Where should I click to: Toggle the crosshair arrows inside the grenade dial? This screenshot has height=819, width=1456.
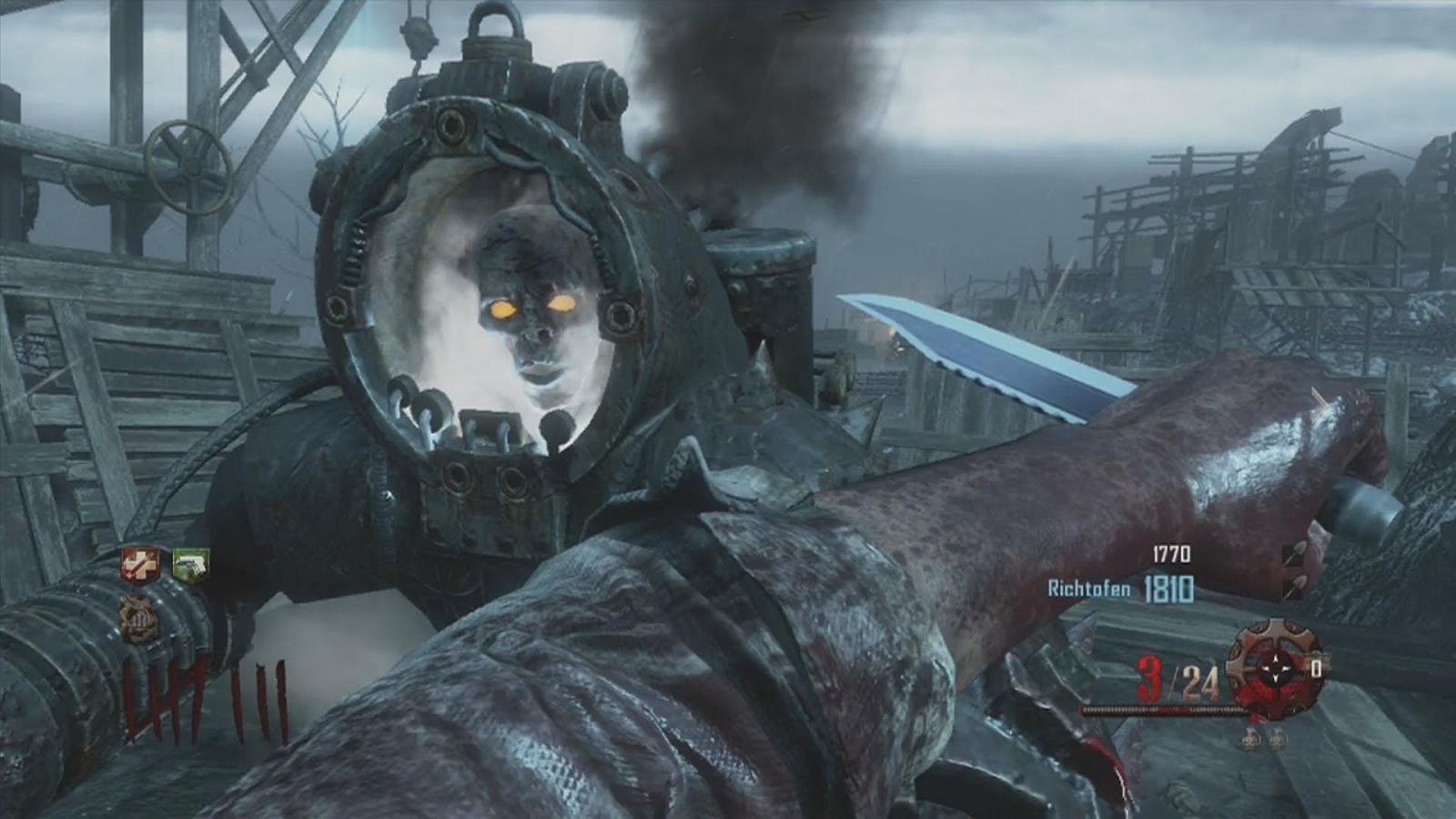tap(1275, 666)
